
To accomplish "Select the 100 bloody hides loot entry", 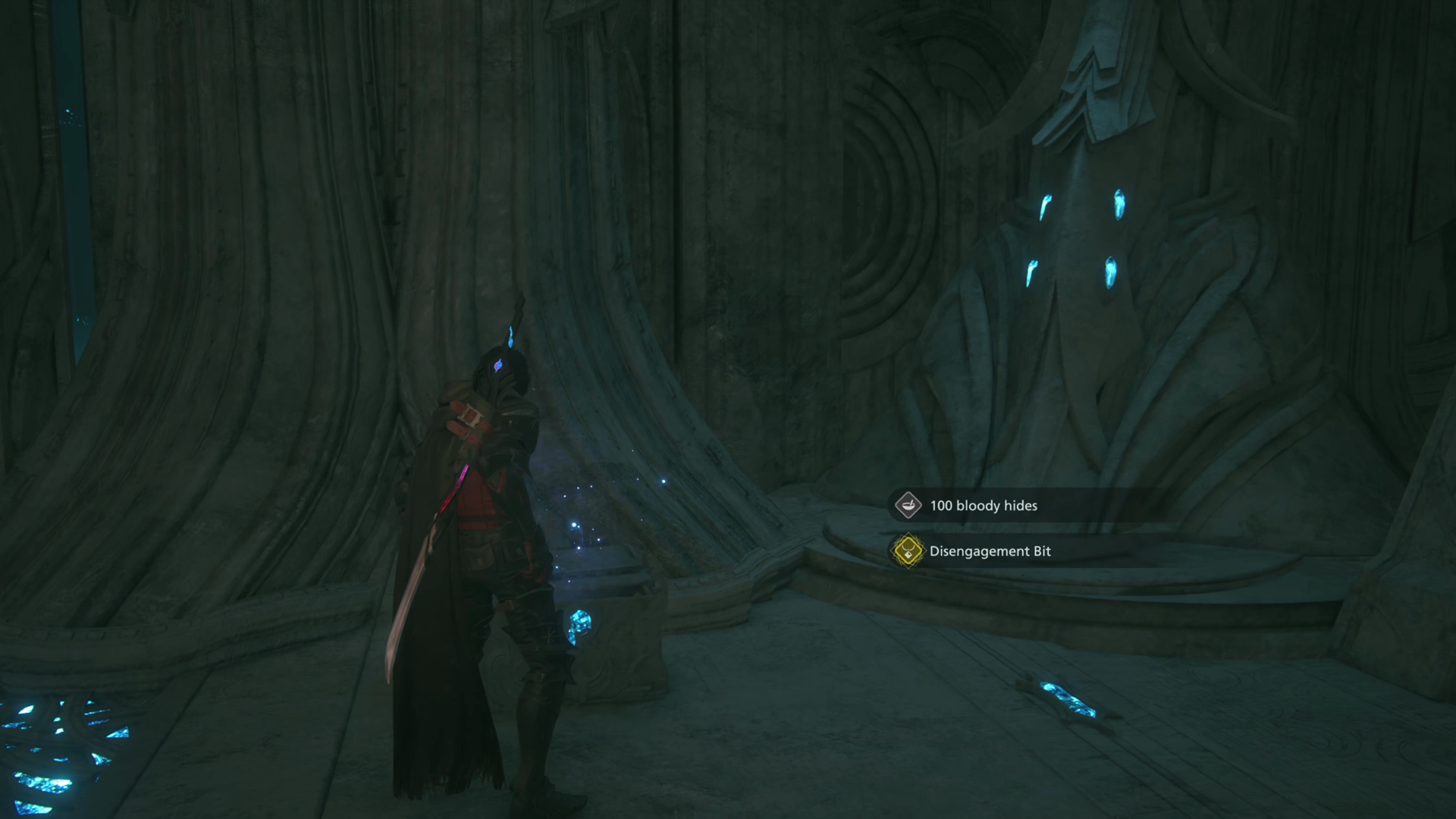I will point(983,506).
